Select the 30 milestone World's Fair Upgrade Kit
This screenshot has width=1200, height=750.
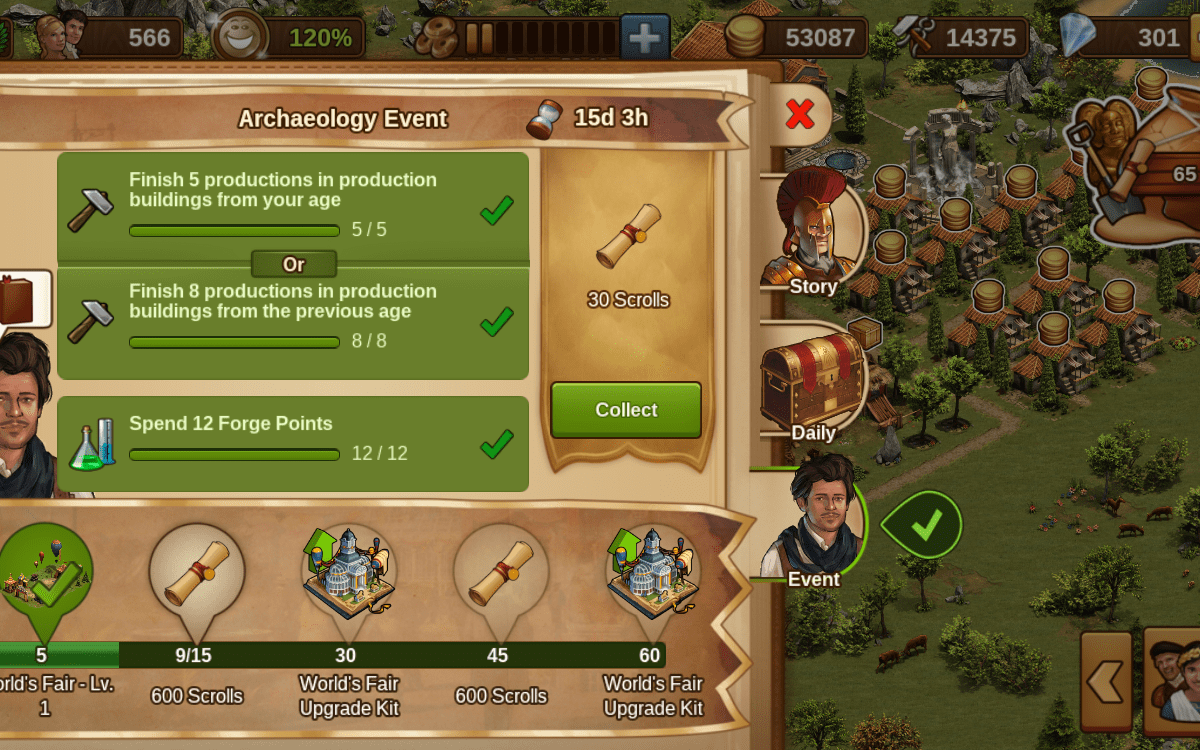click(347, 575)
